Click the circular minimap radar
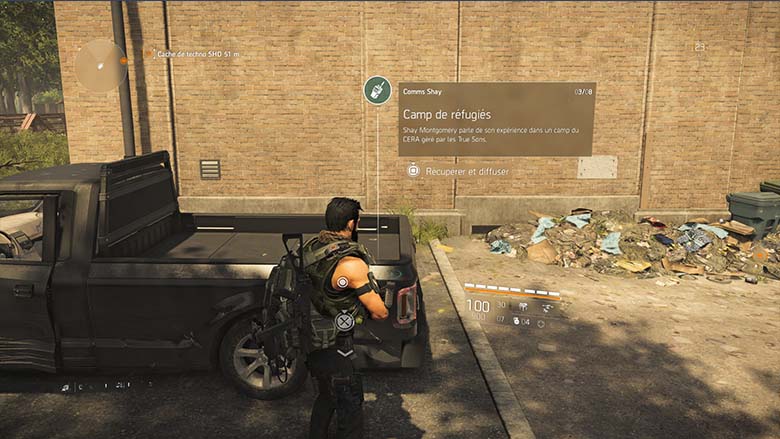780x439 pixels. point(100,65)
